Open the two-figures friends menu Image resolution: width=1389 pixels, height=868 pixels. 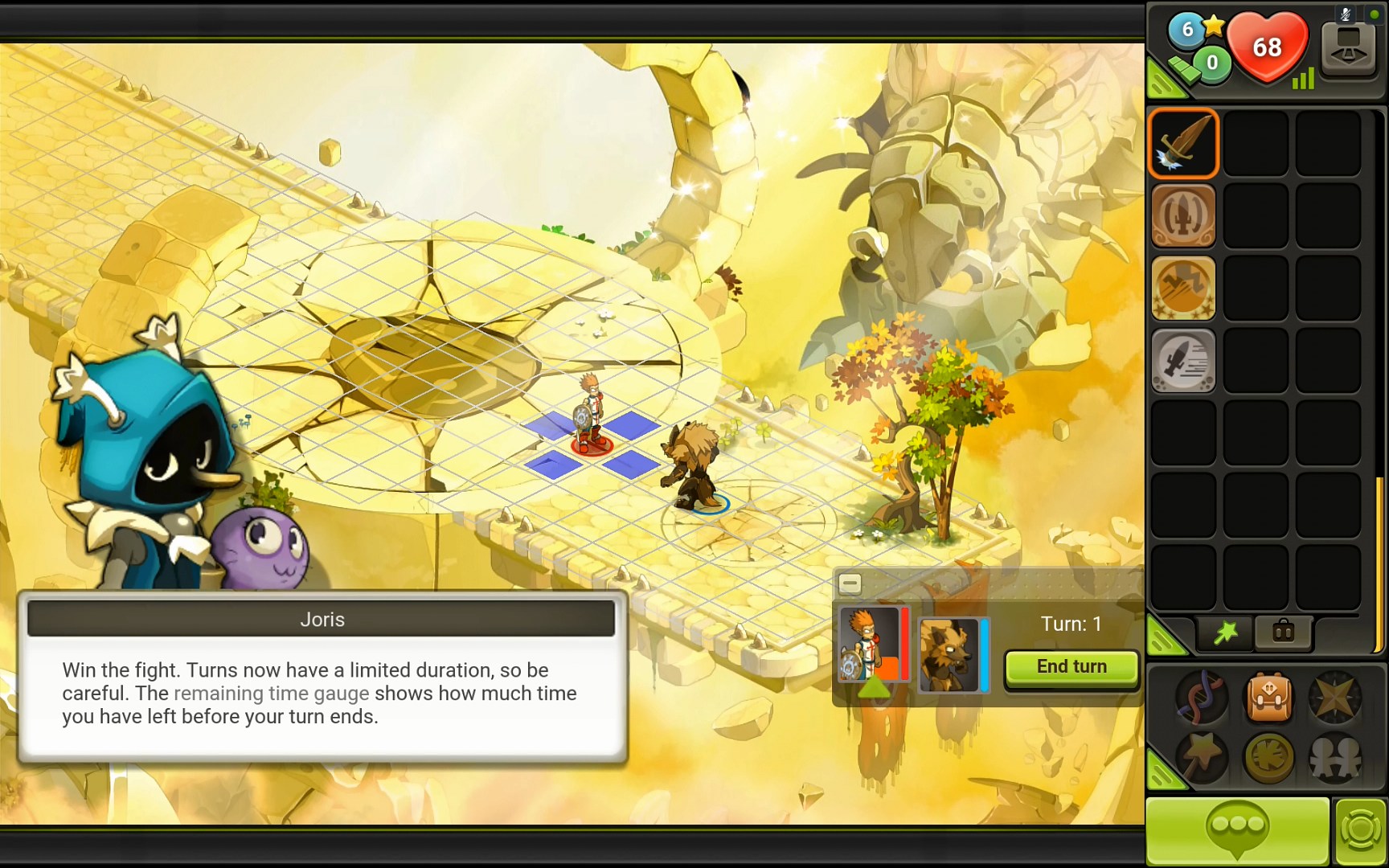[1334, 756]
